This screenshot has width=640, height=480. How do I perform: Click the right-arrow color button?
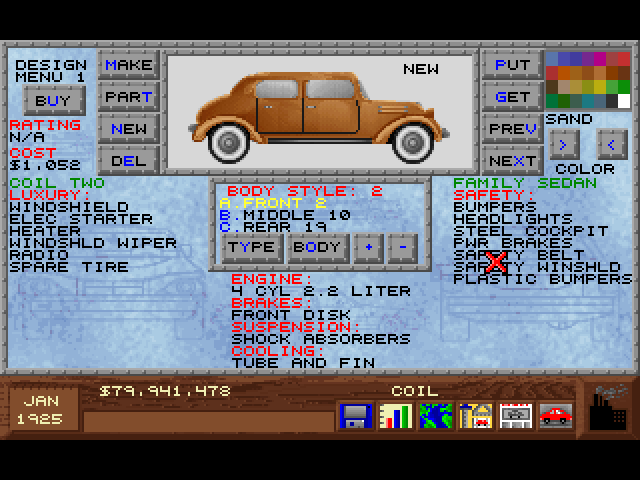564,144
